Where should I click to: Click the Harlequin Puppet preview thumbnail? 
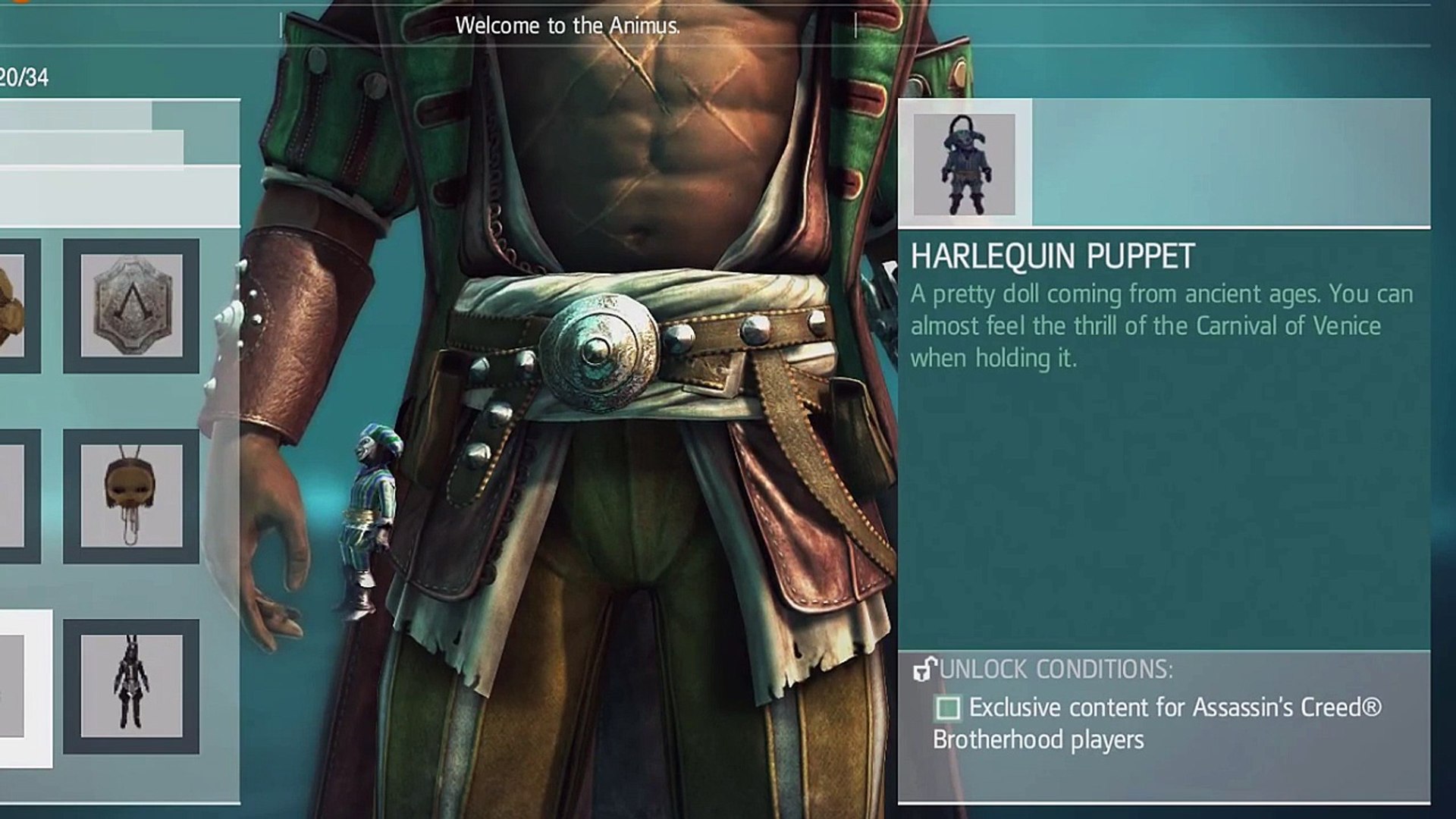[x=964, y=165]
